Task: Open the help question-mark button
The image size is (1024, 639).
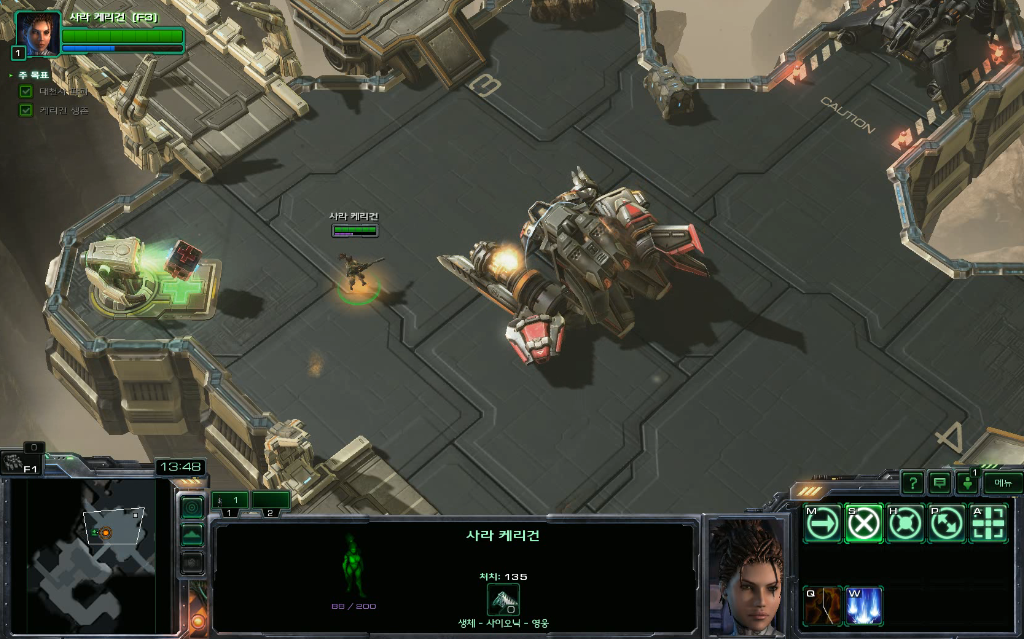Action: 911,483
